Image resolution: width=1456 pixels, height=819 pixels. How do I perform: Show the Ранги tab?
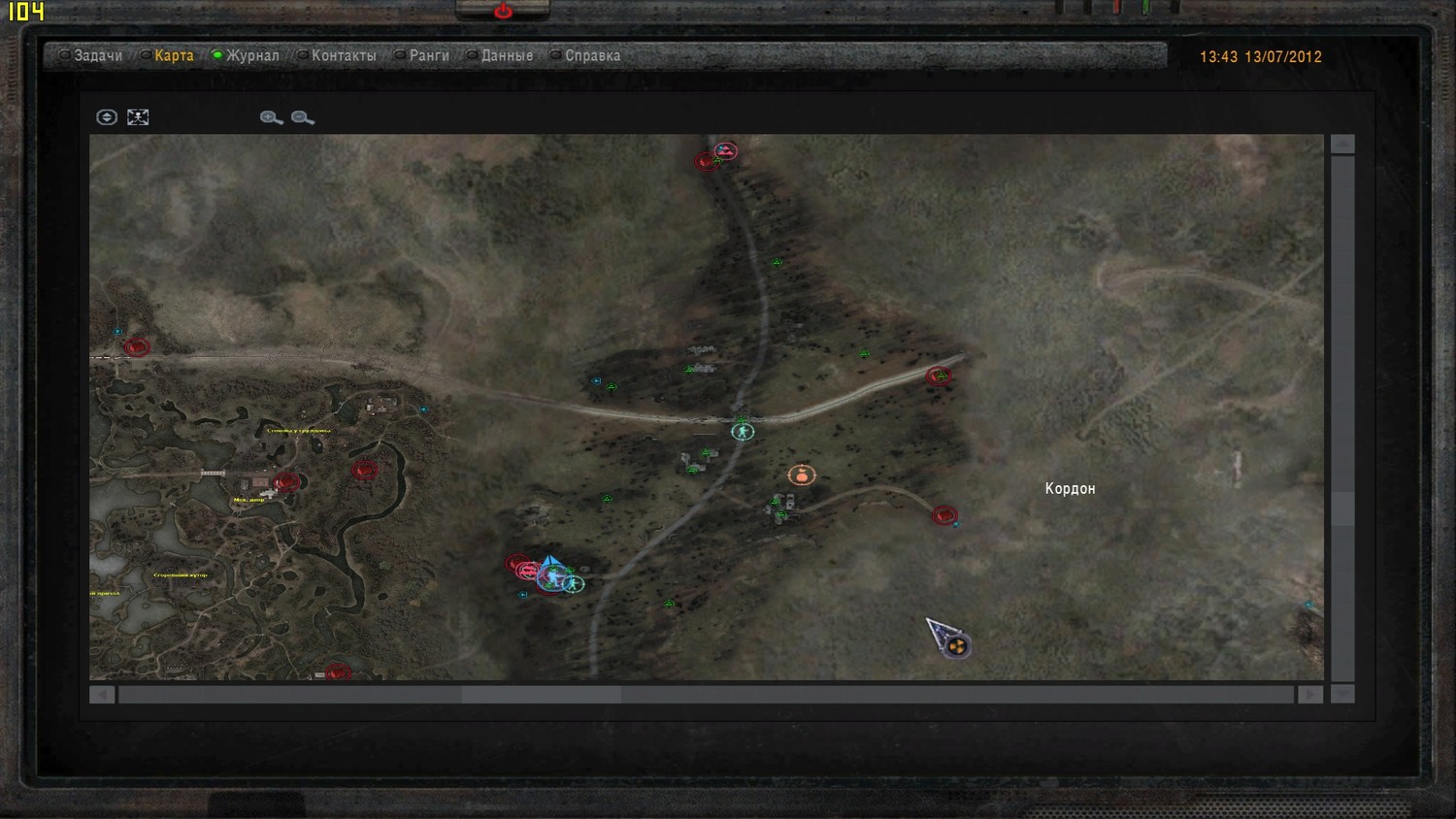428,56
